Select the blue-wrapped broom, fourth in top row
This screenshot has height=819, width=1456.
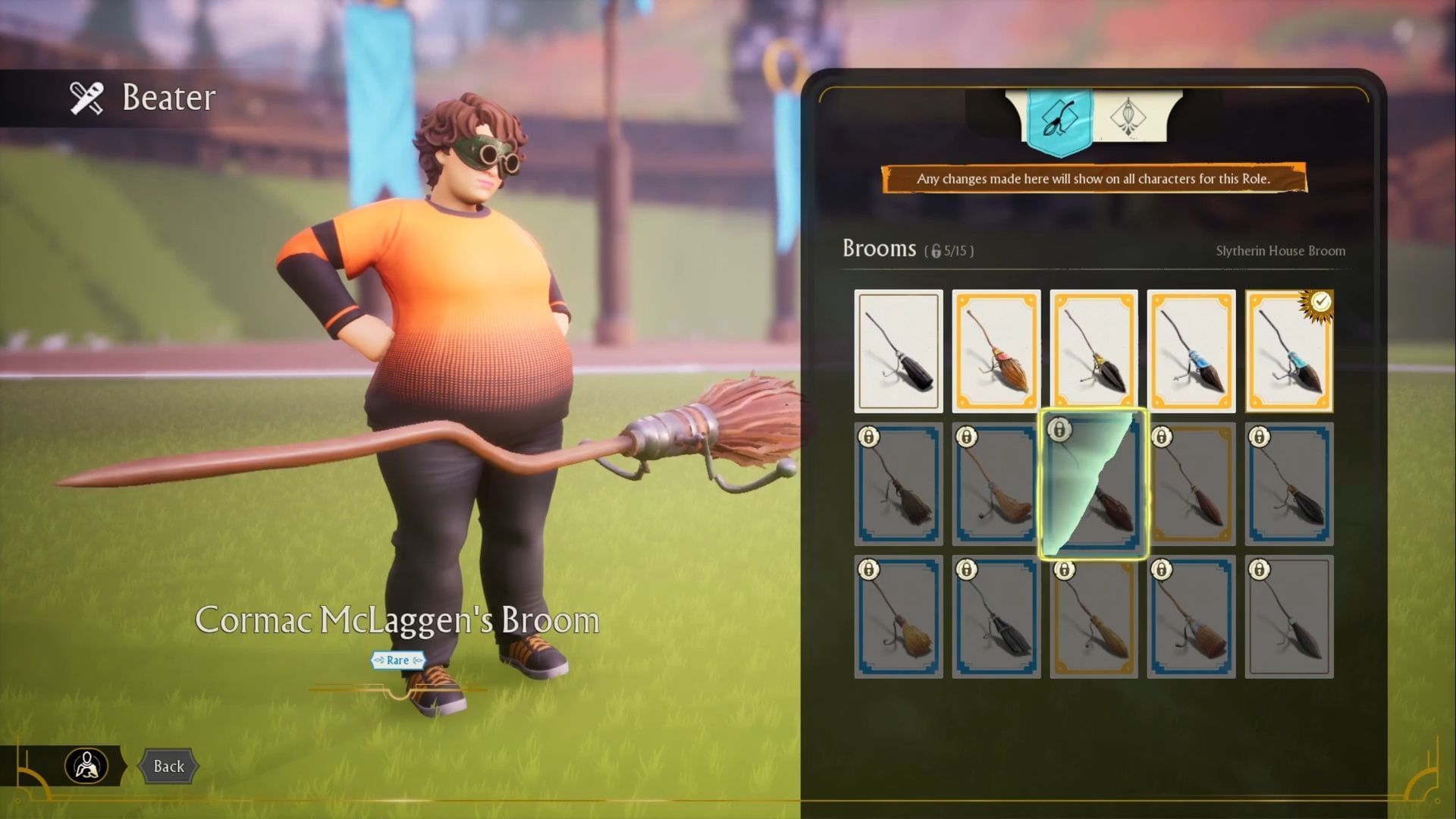(1191, 349)
